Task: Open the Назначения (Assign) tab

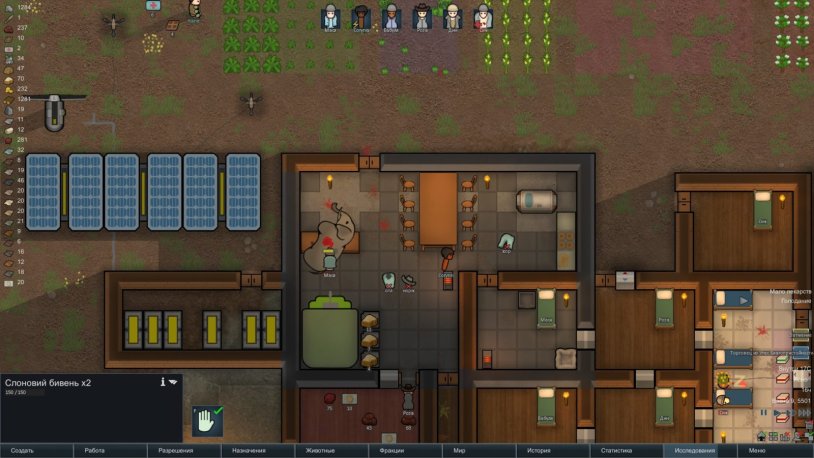Action: 249,451
